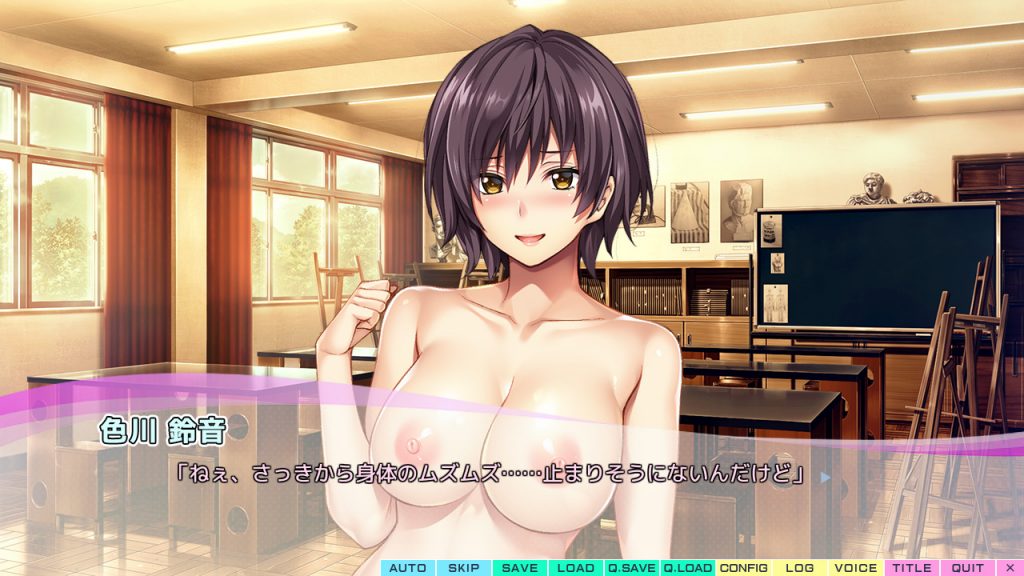The image size is (1024, 576).
Task: Select the VOICE button
Action: click(855, 568)
